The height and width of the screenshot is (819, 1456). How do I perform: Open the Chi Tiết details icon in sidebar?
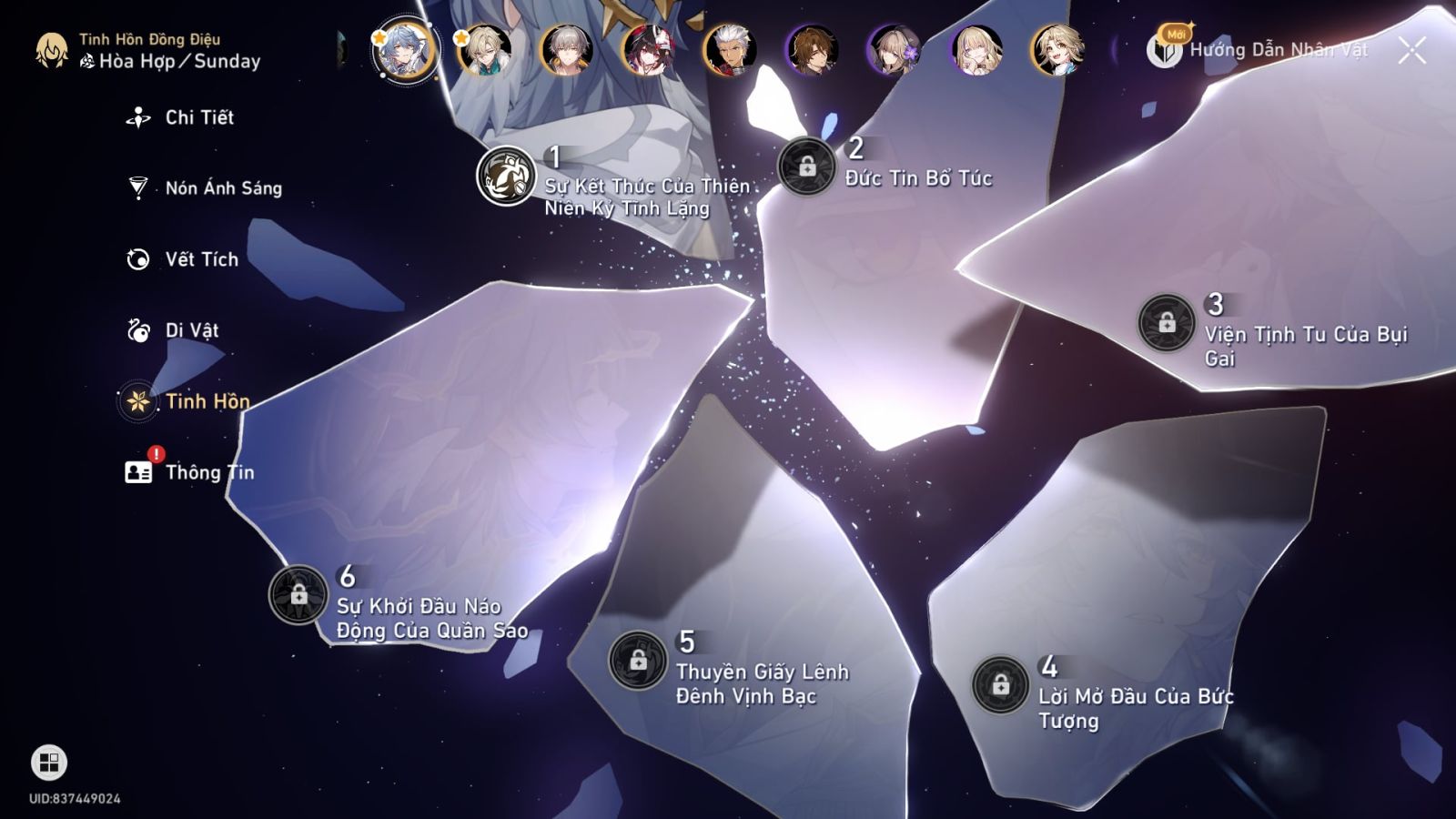click(x=137, y=116)
